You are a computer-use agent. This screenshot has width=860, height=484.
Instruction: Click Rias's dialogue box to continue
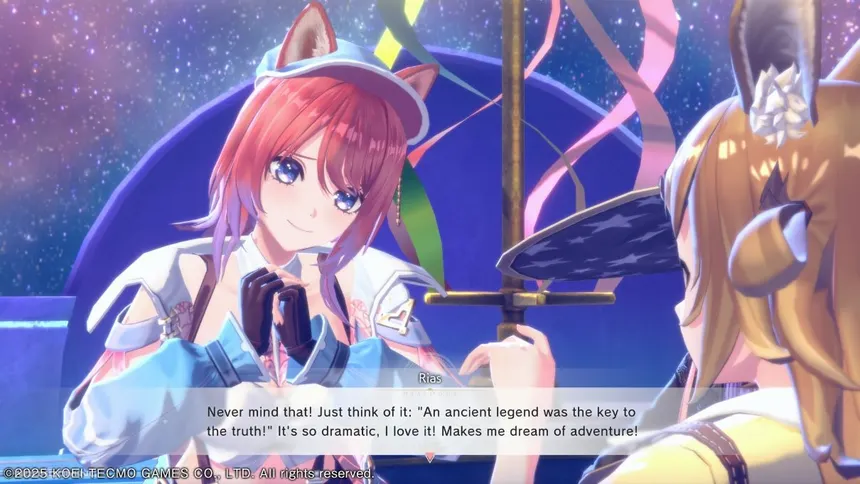(x=430, y=421)
